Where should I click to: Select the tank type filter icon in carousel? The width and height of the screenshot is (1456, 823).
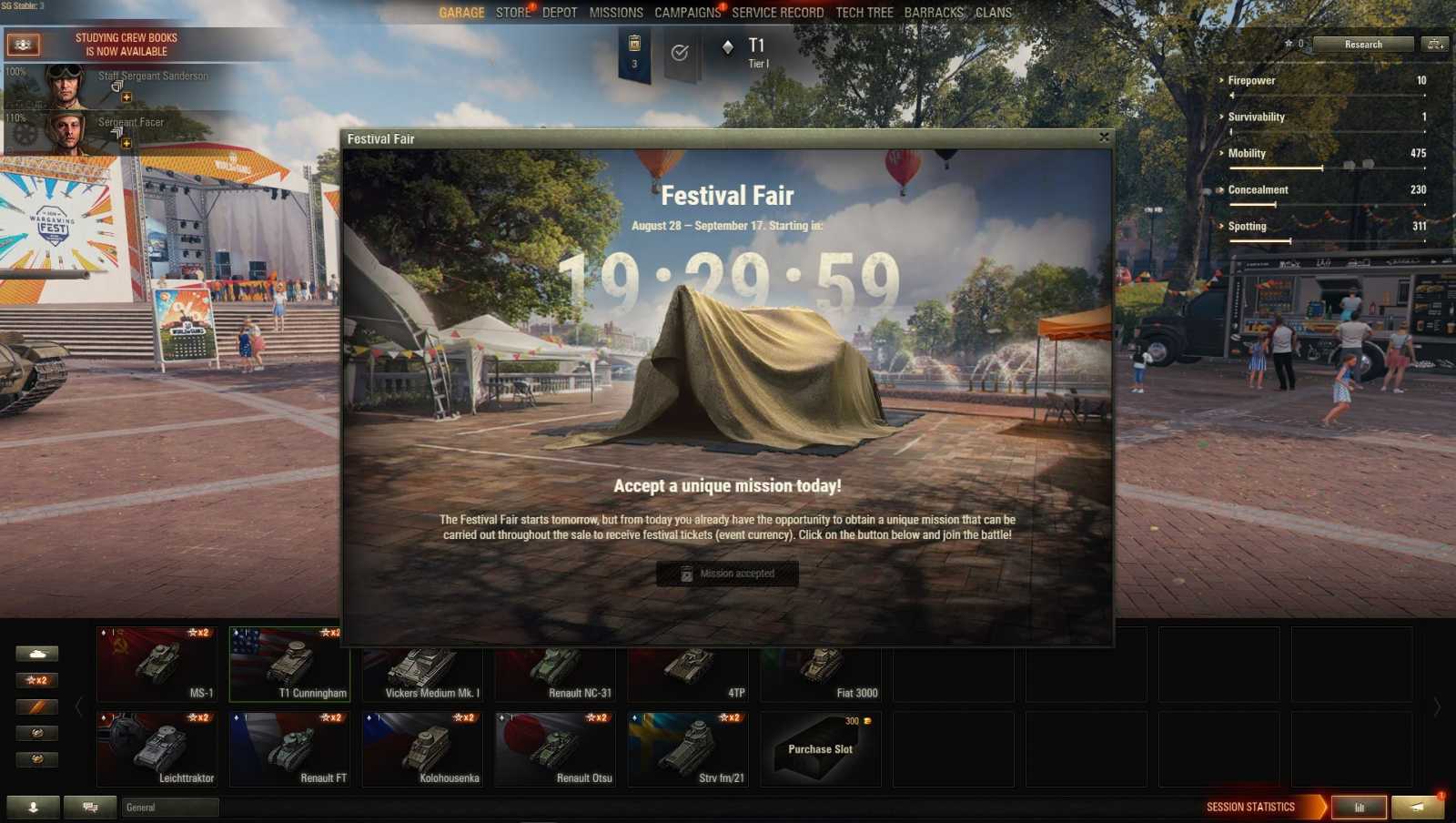[37, 653]
